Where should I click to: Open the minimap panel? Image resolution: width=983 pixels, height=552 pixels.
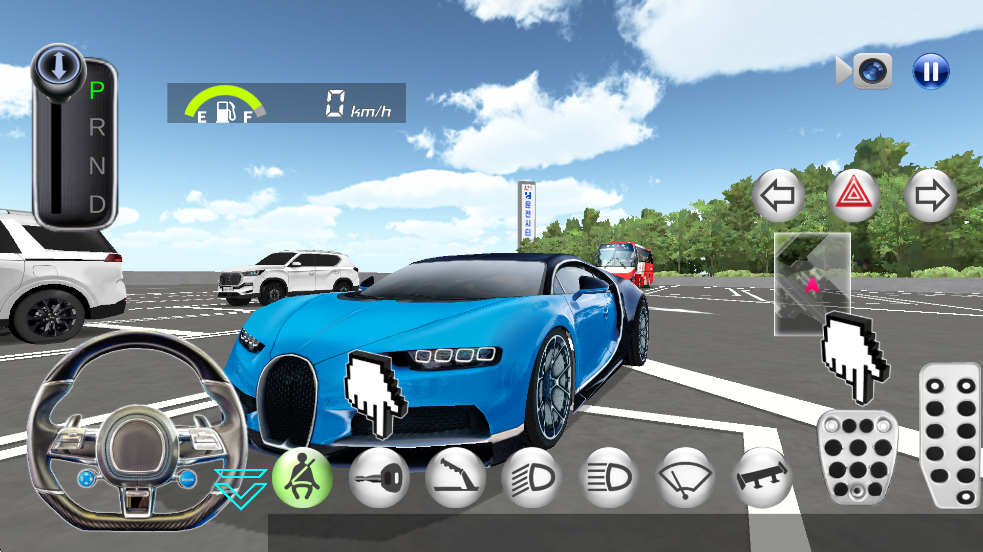point(812,284)
